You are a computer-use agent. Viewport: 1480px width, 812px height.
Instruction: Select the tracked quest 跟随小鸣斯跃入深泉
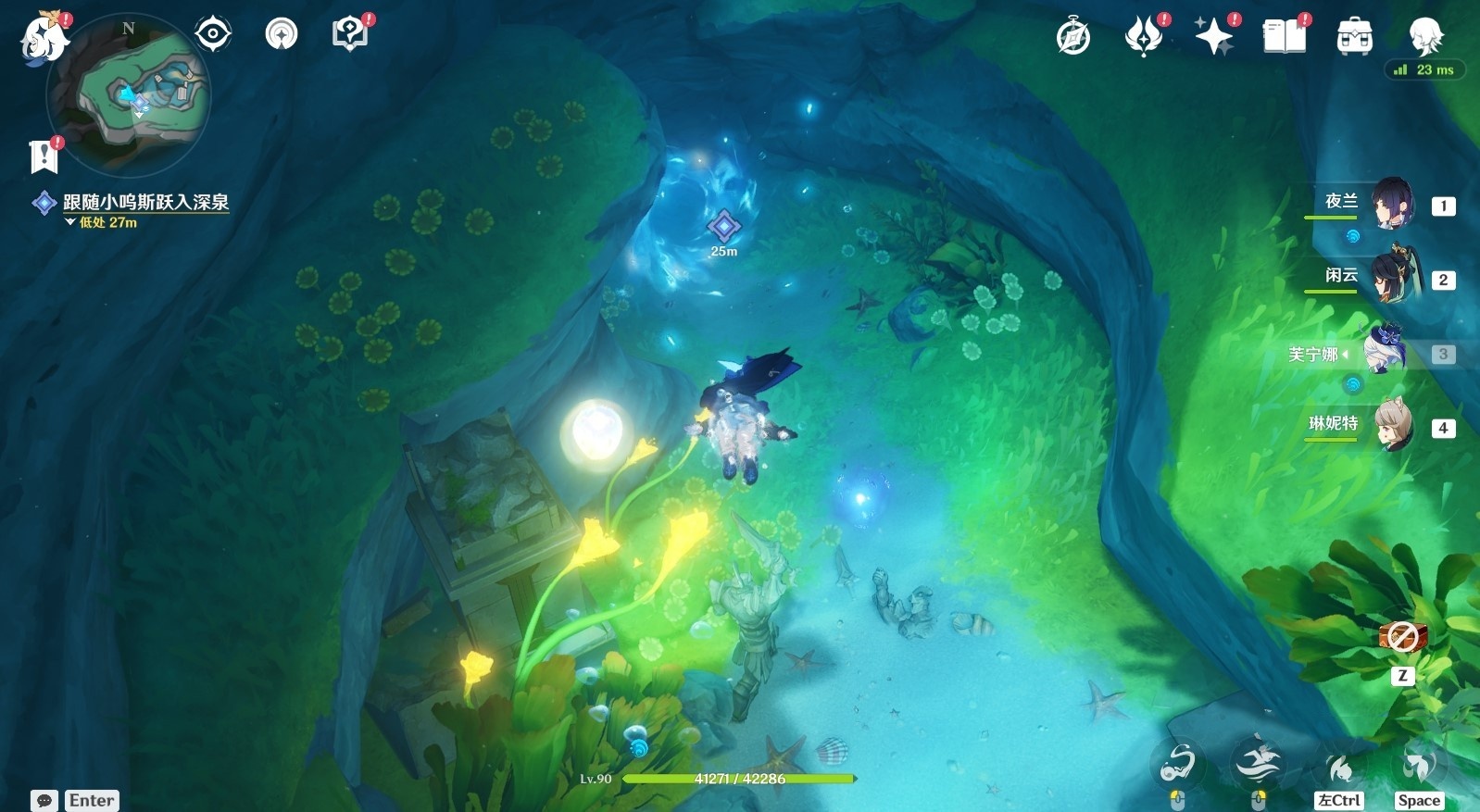click(x=145, y=202)
